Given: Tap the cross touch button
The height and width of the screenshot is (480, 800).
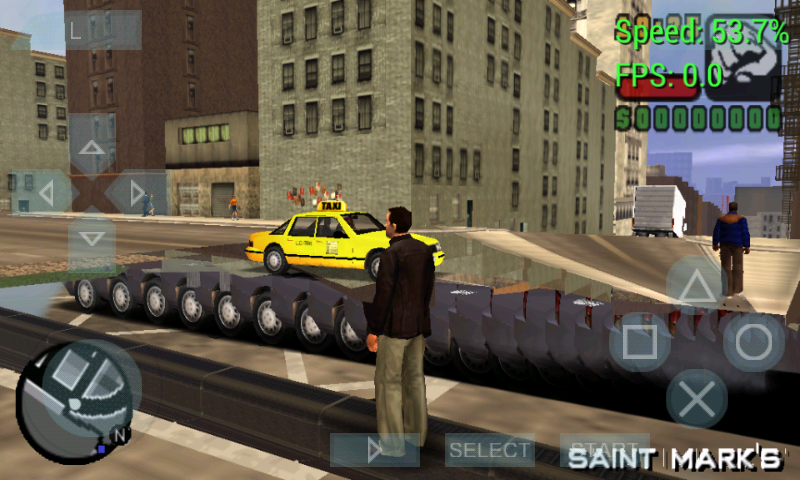Looking at the screenshot, I should click(696, 398).
